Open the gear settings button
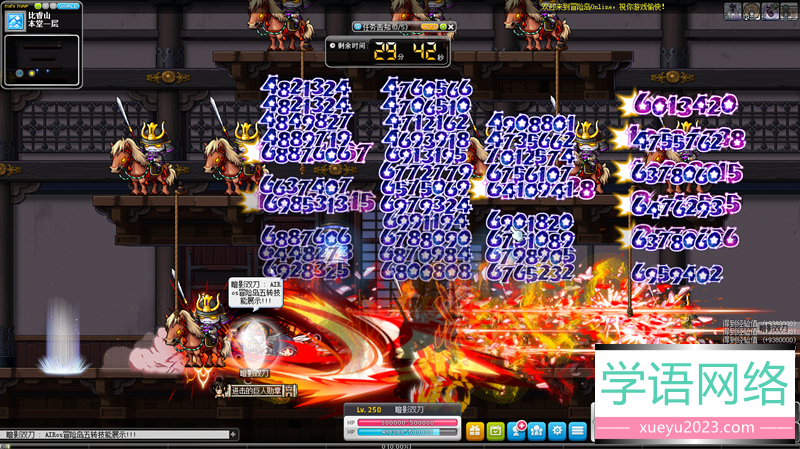Screen dimensions: 800x449 point(557,431)
